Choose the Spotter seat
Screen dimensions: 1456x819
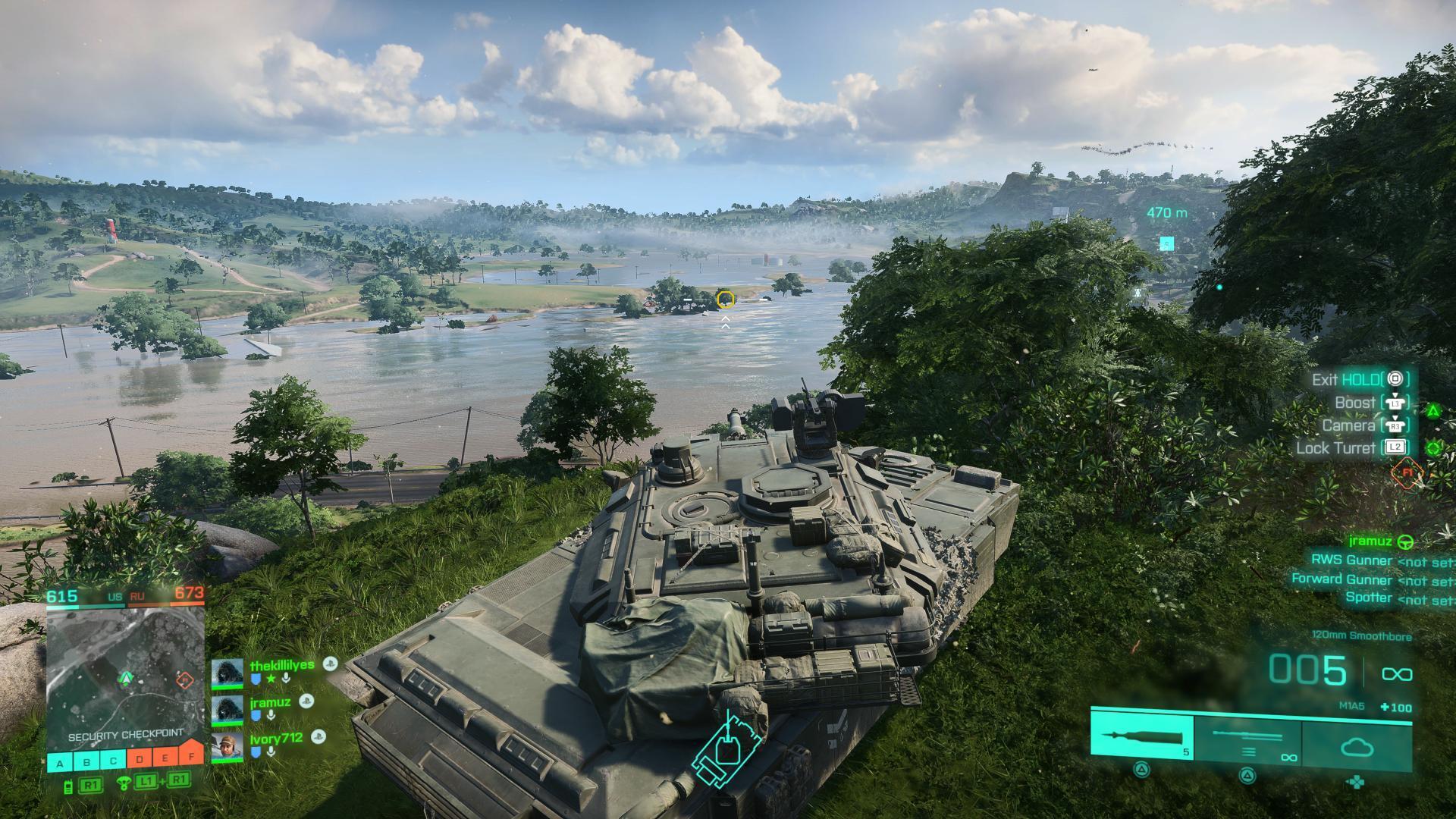coord(1369,598)
